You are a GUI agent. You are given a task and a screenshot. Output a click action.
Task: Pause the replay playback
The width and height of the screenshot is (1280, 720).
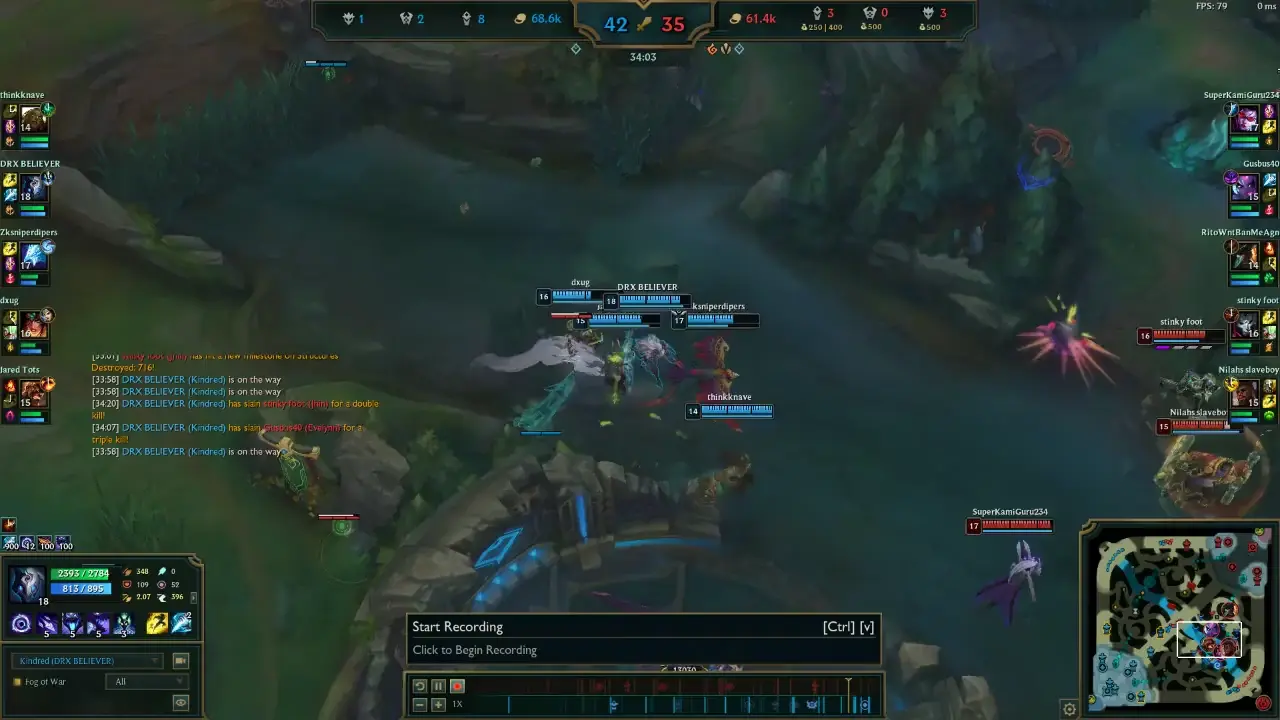[x=437, y=686]
